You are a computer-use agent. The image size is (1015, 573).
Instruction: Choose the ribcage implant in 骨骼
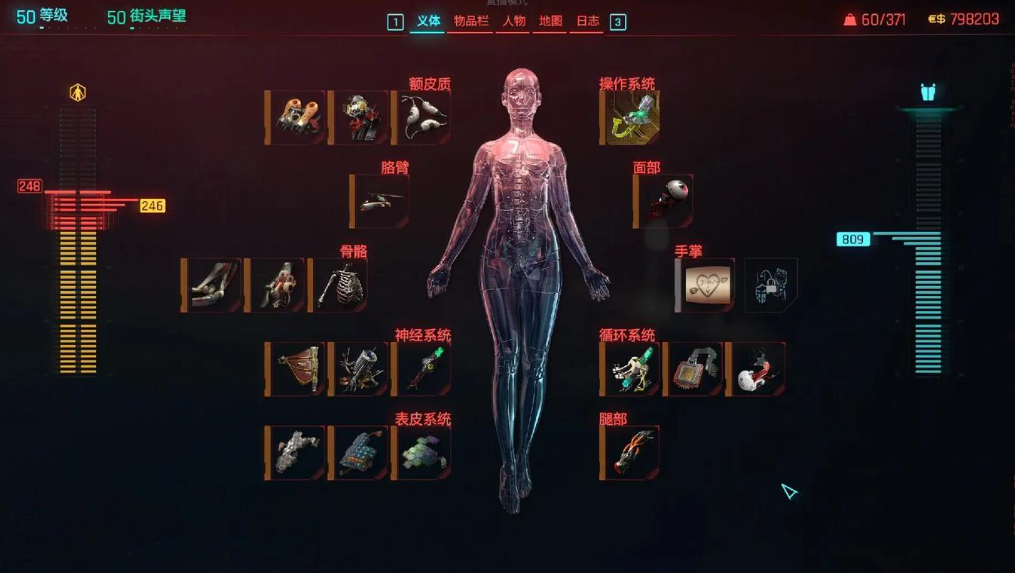pyautogui.click(x=341, y=285)
